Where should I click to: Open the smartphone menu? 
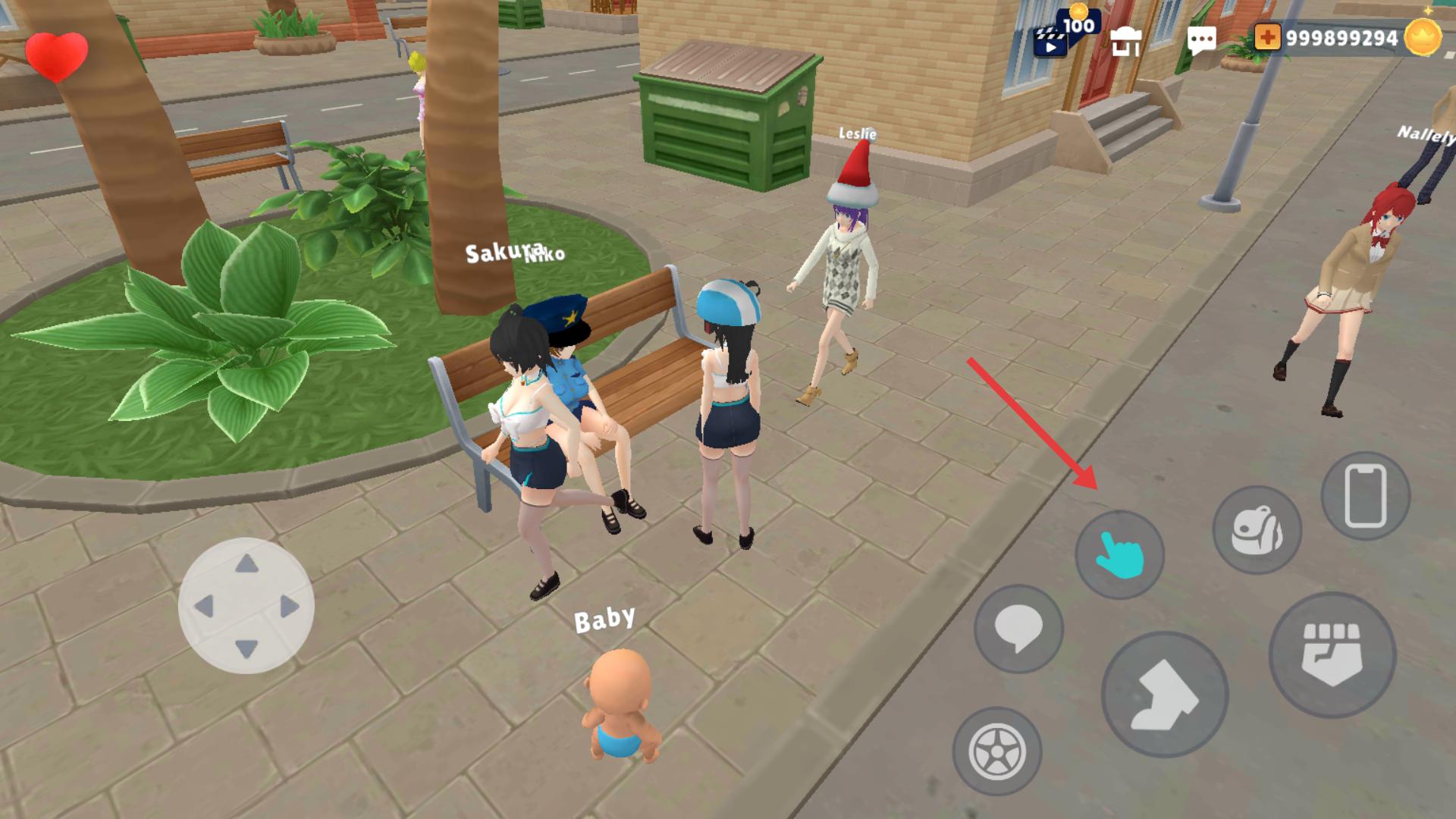1365,497
